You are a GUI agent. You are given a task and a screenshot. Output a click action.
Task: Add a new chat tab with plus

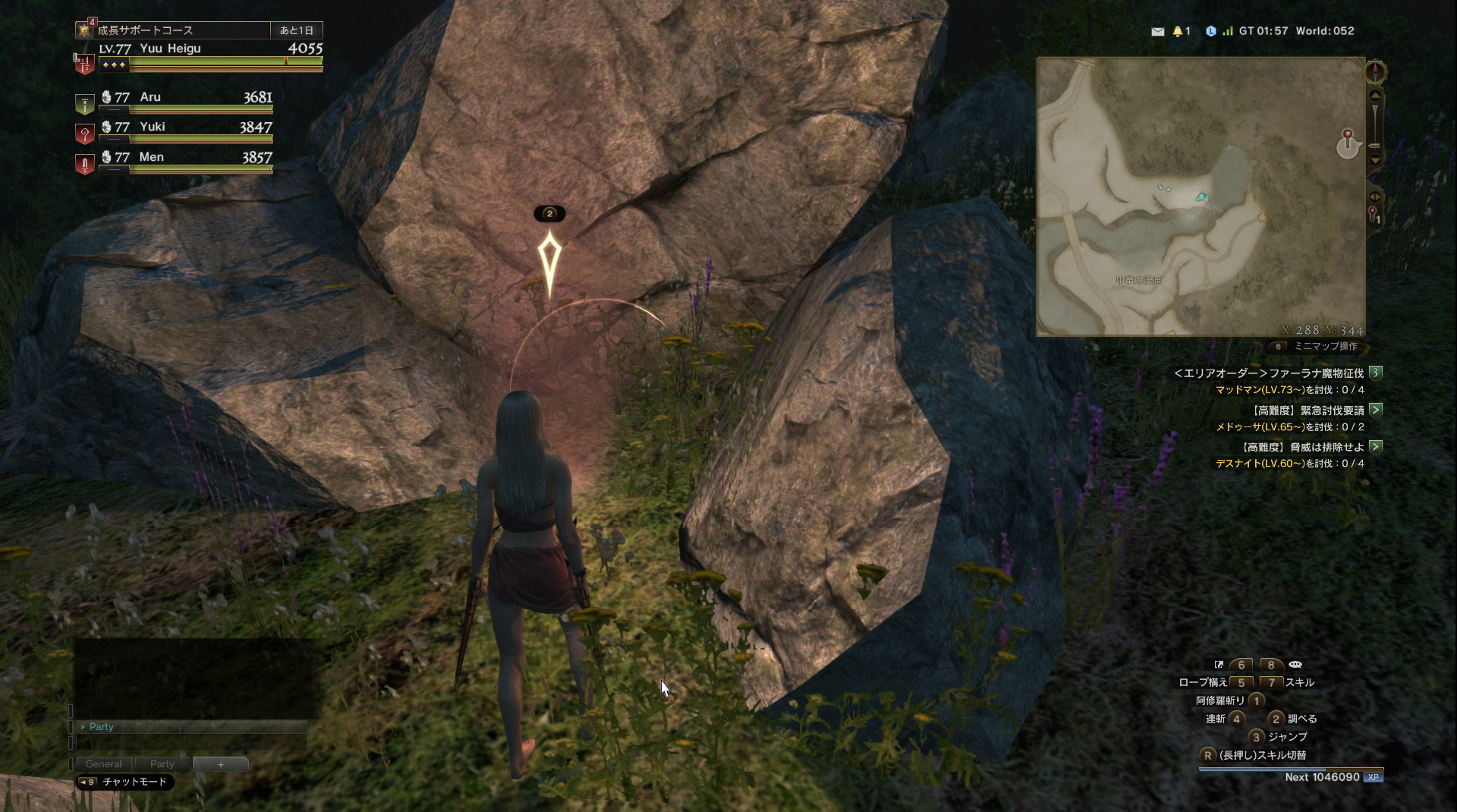pyautogui.click(x=220, y=764)
